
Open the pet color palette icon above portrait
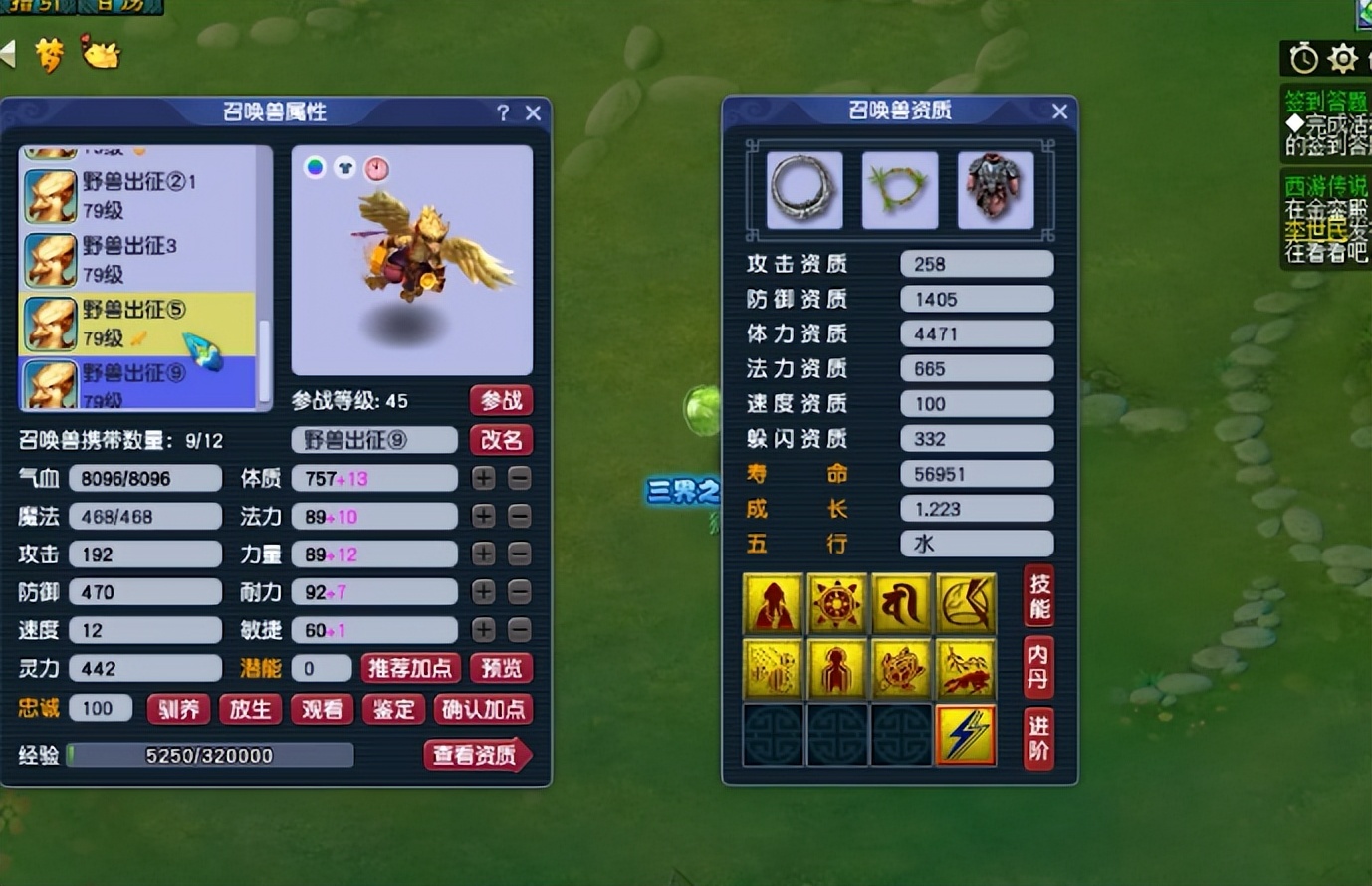click(x=314, y=168)
